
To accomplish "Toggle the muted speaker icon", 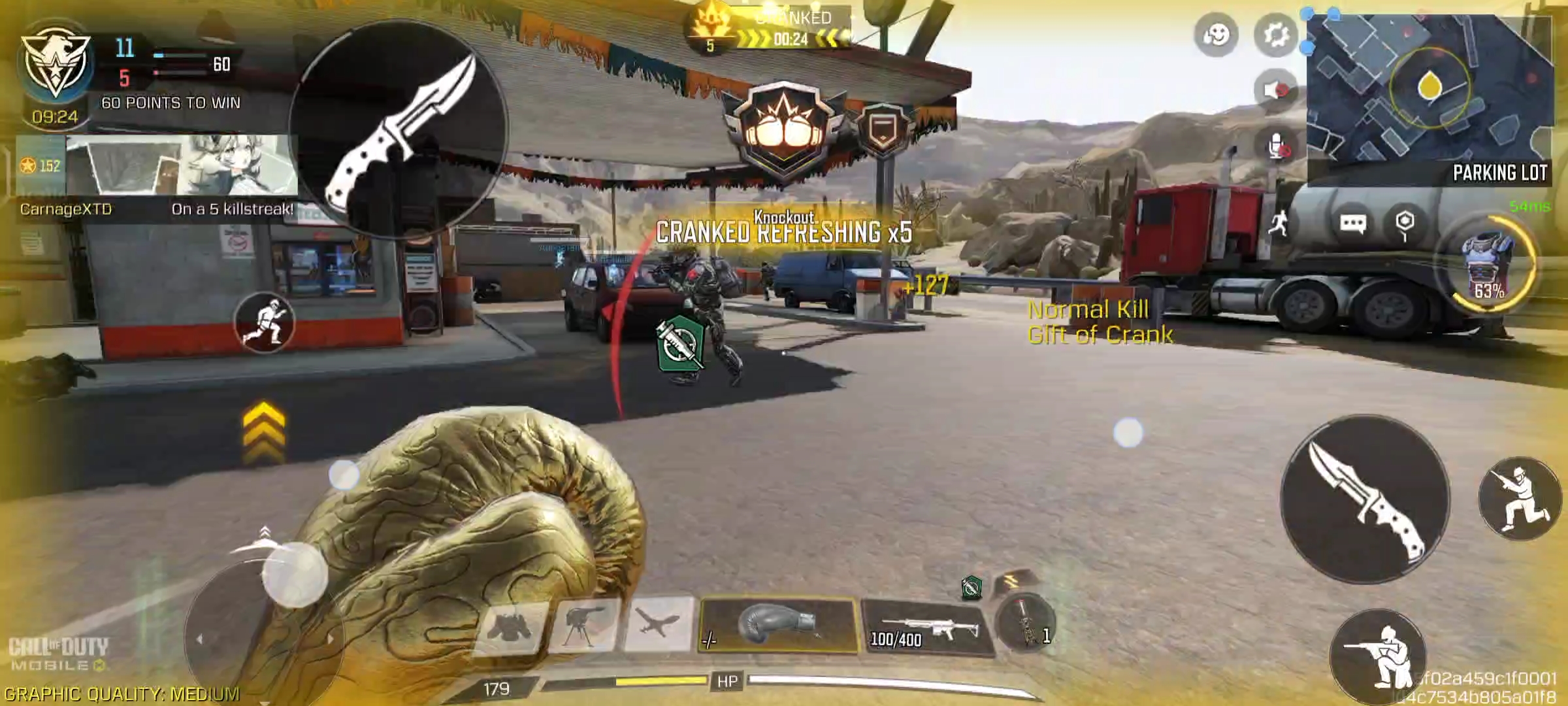I will pos(1276,90).
